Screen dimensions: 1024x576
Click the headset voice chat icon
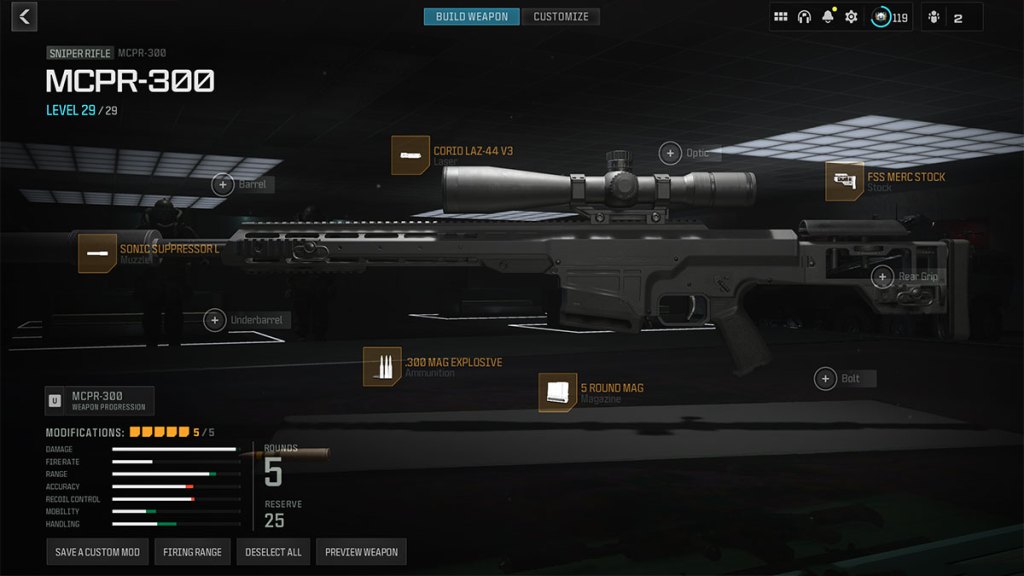[804, 17]
